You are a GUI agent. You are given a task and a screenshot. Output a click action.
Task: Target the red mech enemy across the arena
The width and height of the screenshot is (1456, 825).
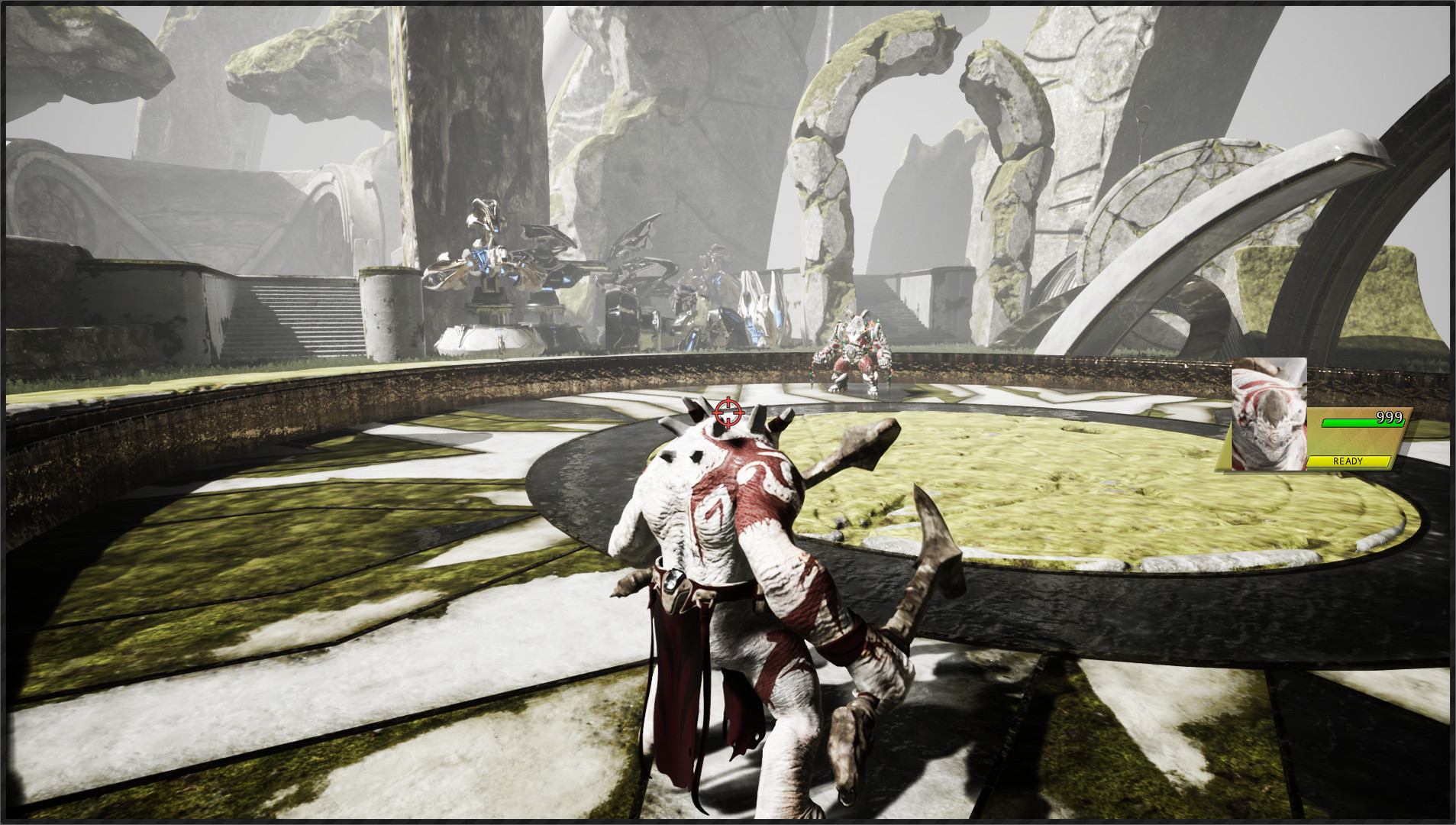[855, 351]
